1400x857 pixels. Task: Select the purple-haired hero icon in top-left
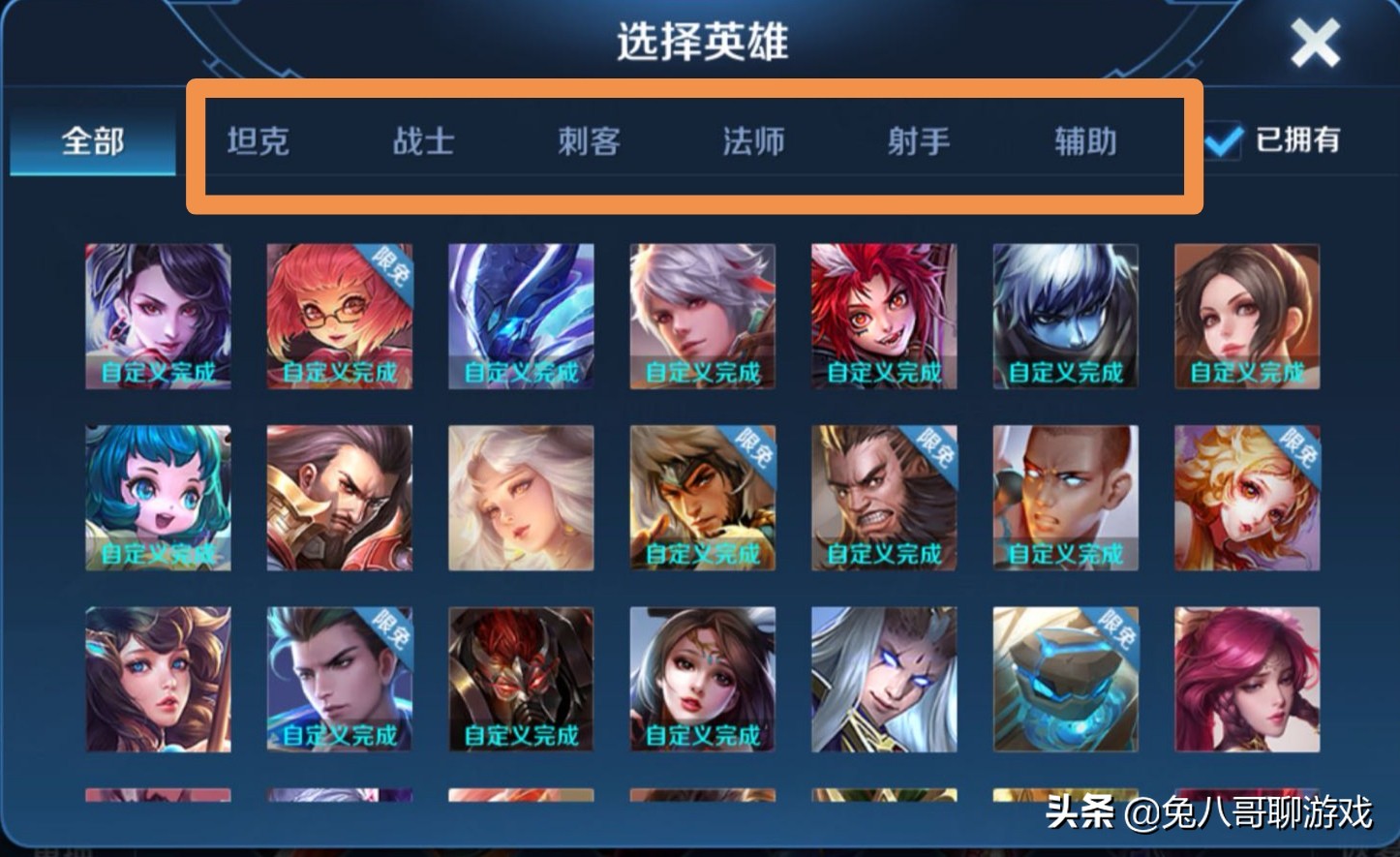tap(158, 315)
